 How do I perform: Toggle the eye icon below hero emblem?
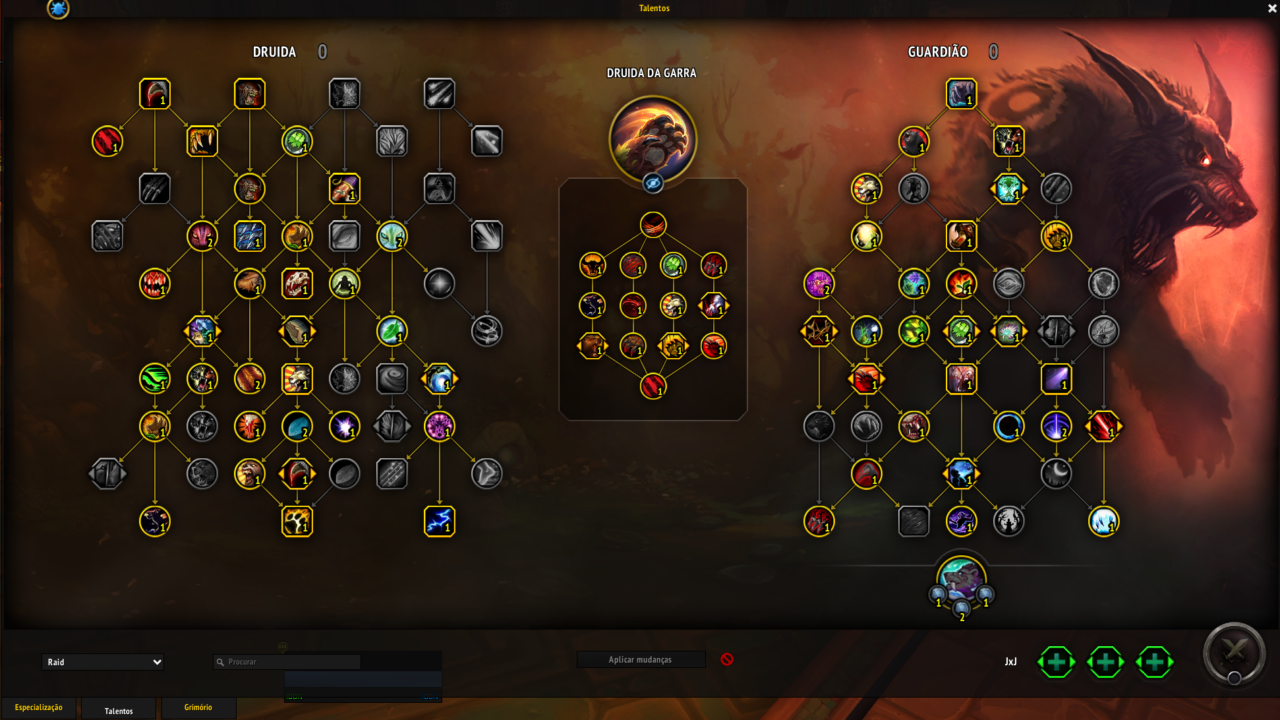tap(652, 183)
